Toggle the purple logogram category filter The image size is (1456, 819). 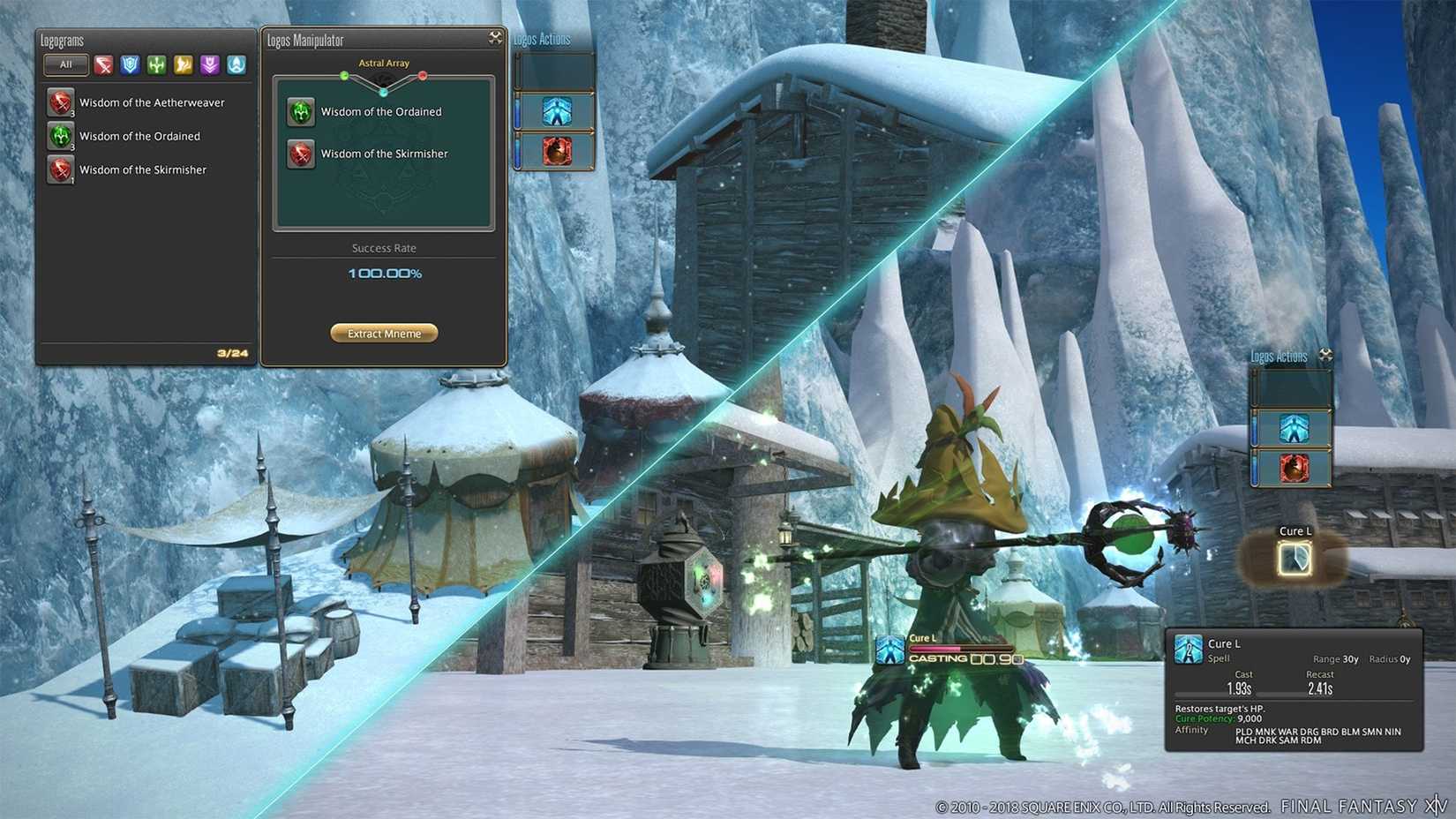click(210, 64)
